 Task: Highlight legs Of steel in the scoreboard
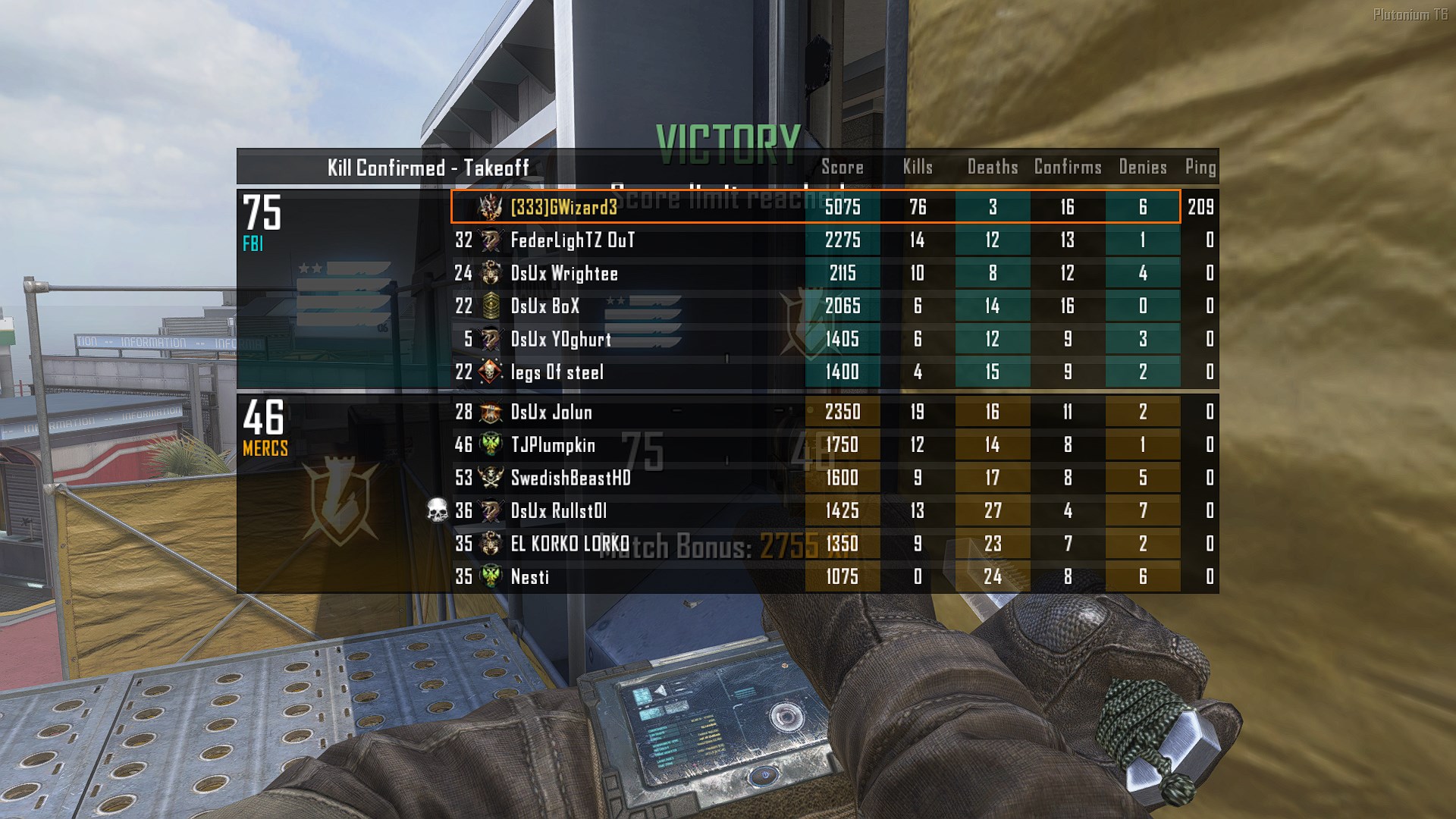click(x=557, y=372)
